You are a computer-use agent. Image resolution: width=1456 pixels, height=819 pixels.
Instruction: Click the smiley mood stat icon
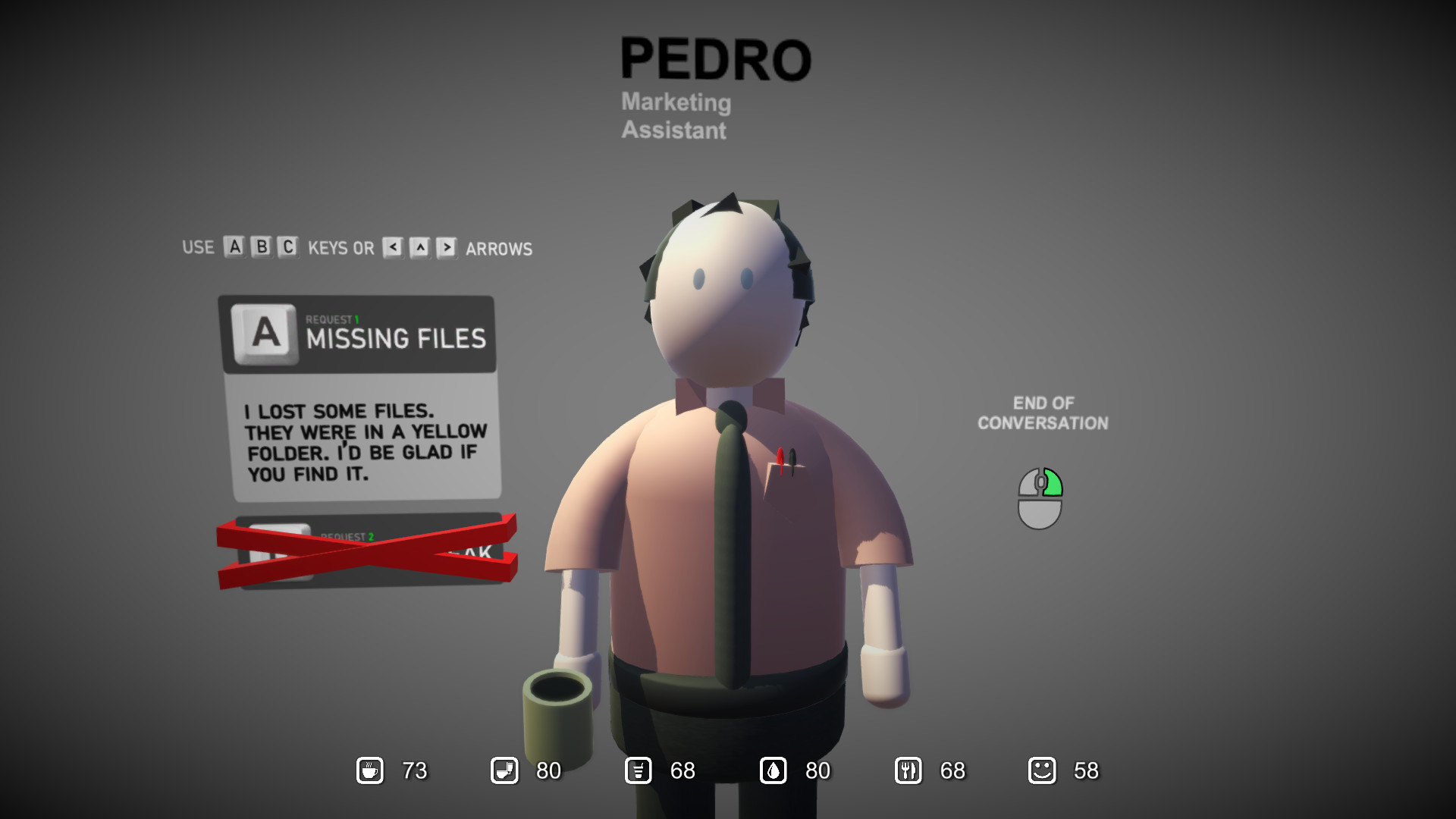click(1041, 771)
